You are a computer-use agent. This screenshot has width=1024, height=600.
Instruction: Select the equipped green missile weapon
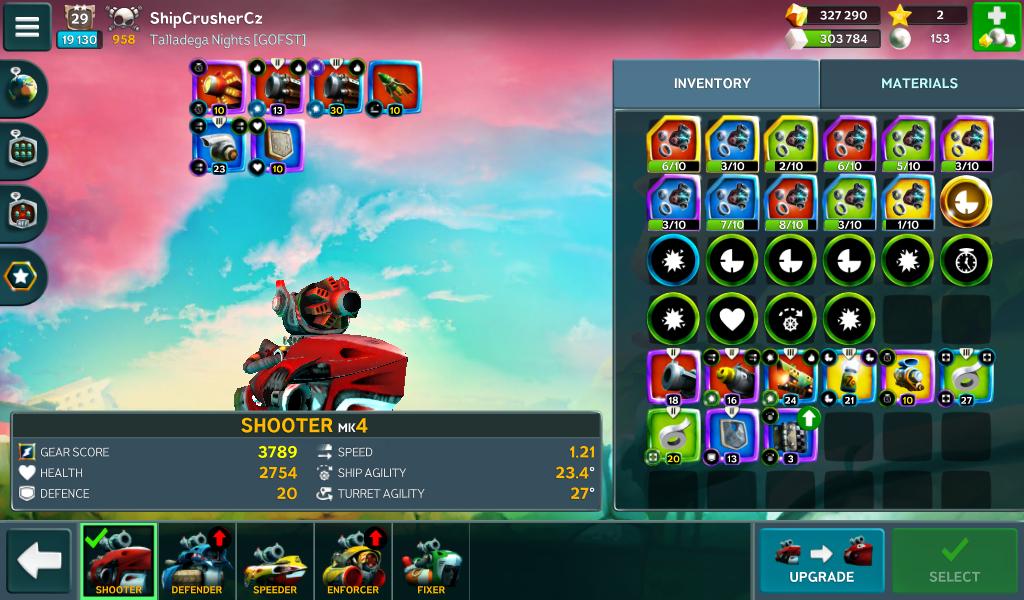click(x=395, y=88)
